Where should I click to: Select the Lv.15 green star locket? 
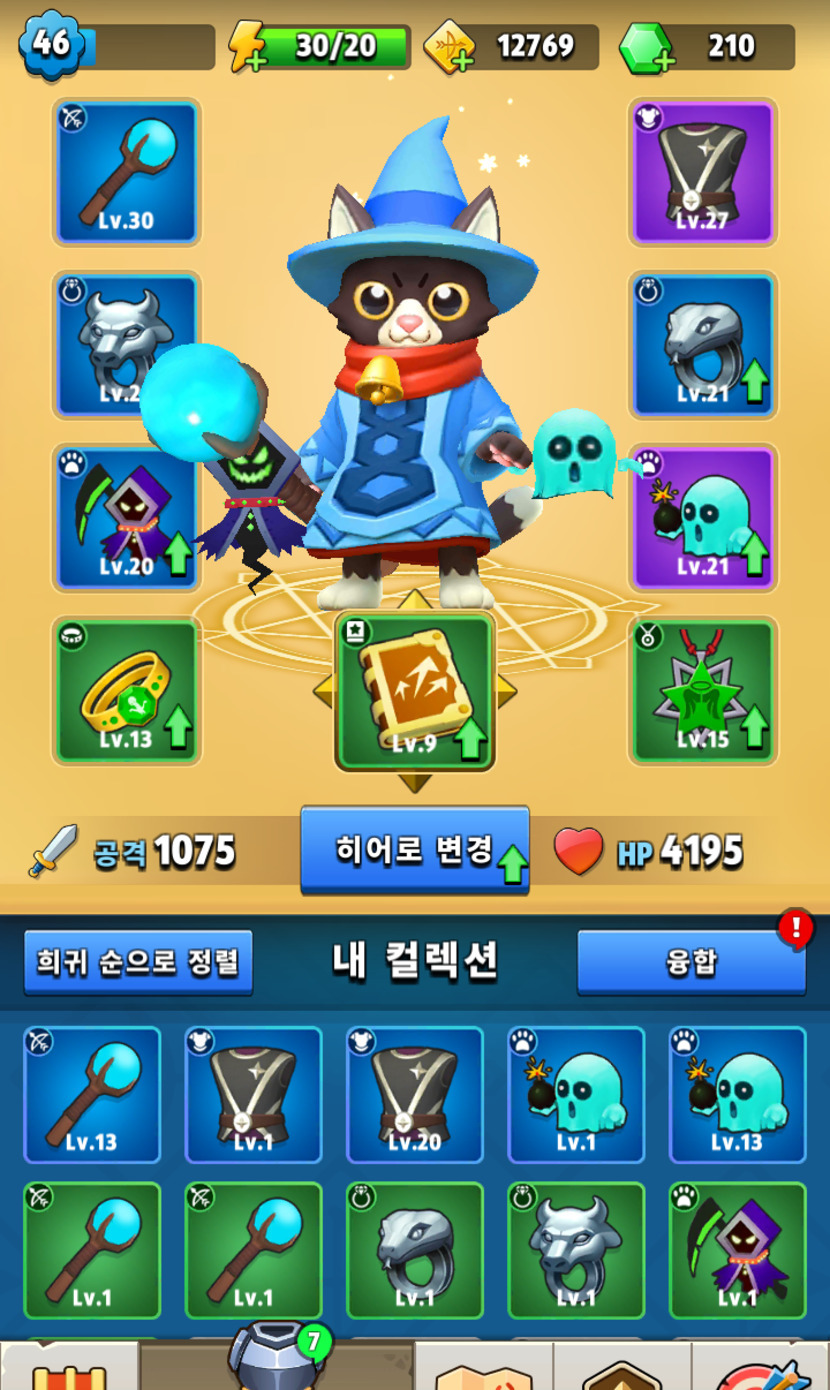[x=702, y=690]
